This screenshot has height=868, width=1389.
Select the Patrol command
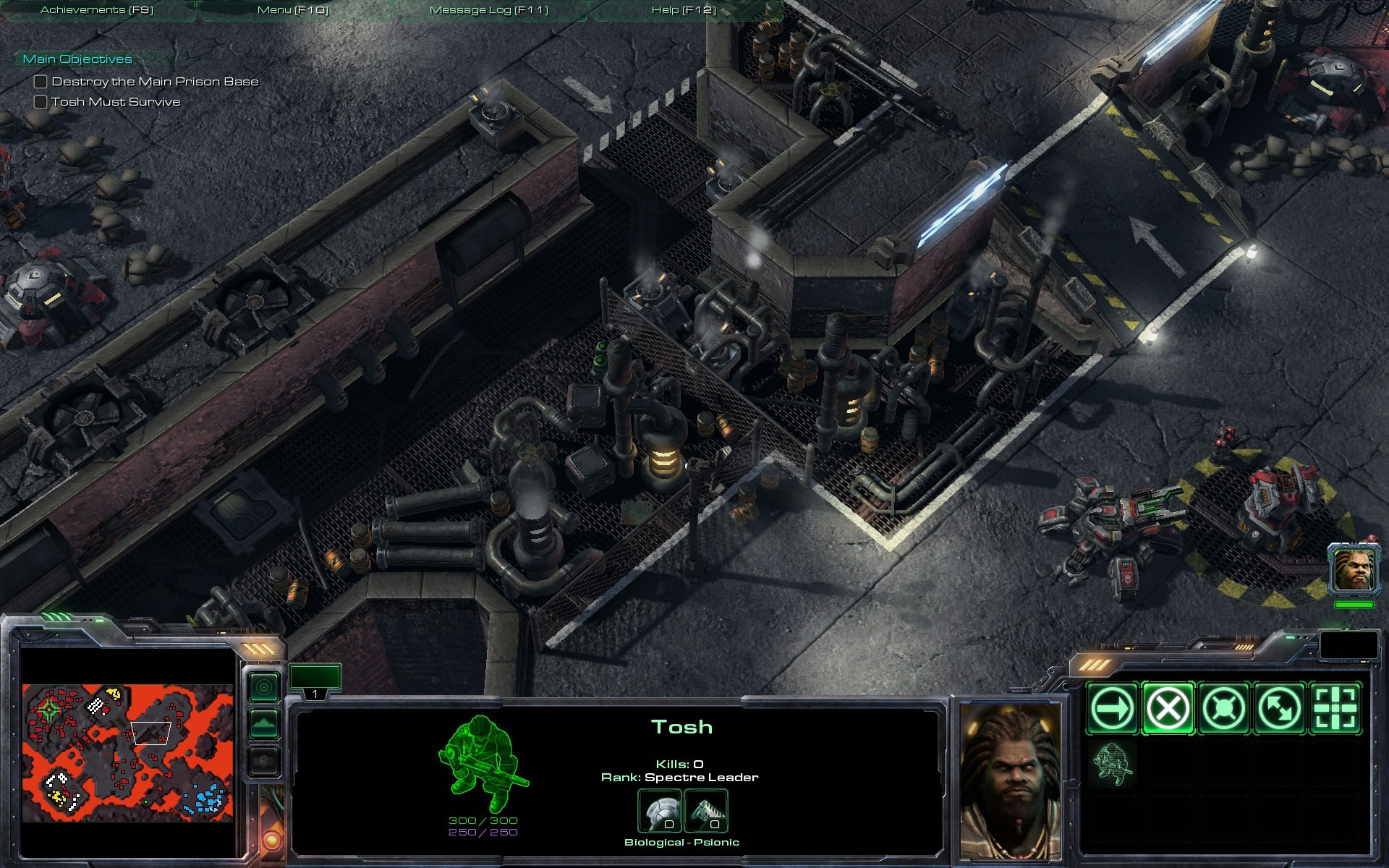[1279, 708]
